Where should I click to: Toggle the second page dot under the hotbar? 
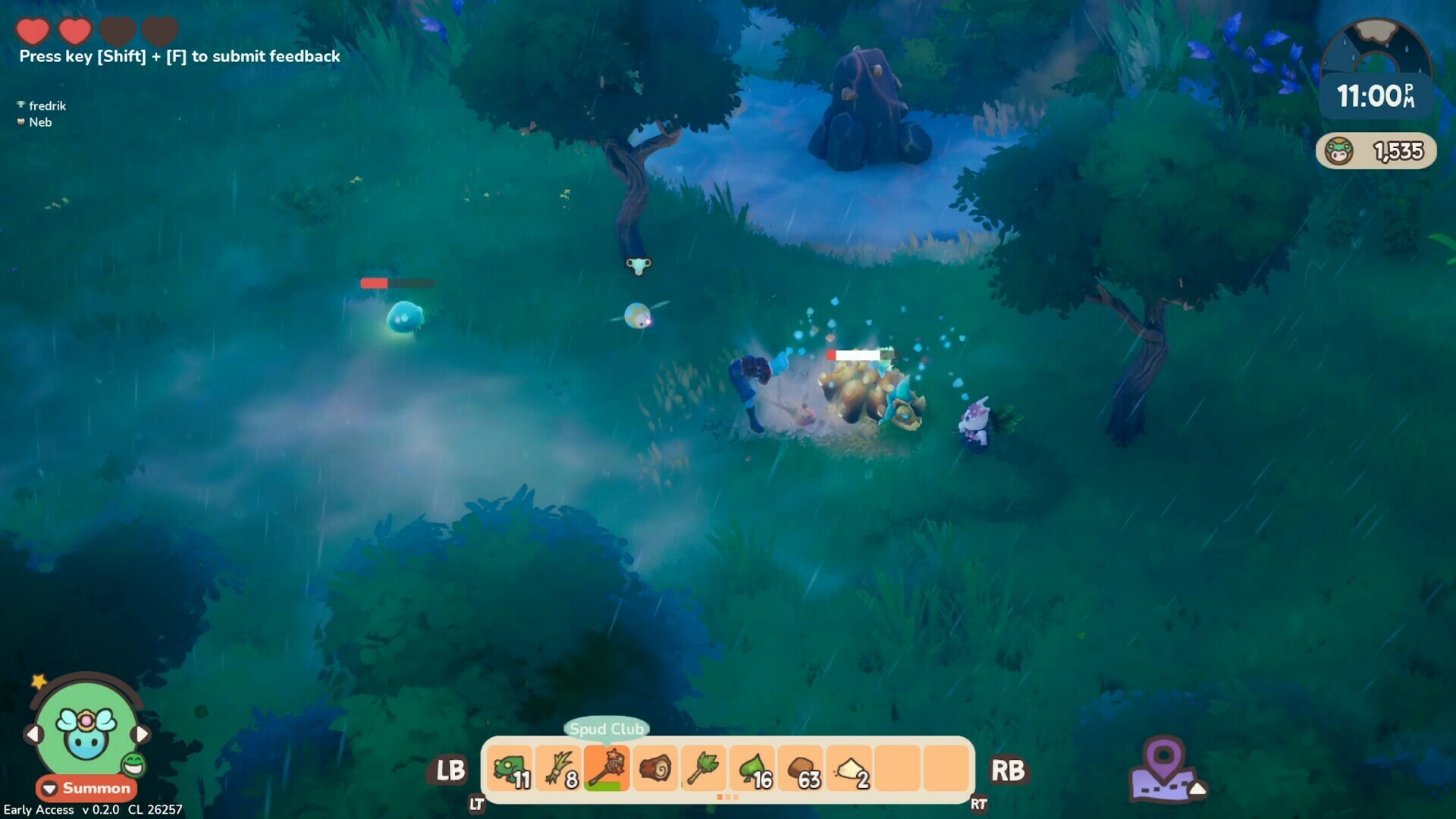729,798
